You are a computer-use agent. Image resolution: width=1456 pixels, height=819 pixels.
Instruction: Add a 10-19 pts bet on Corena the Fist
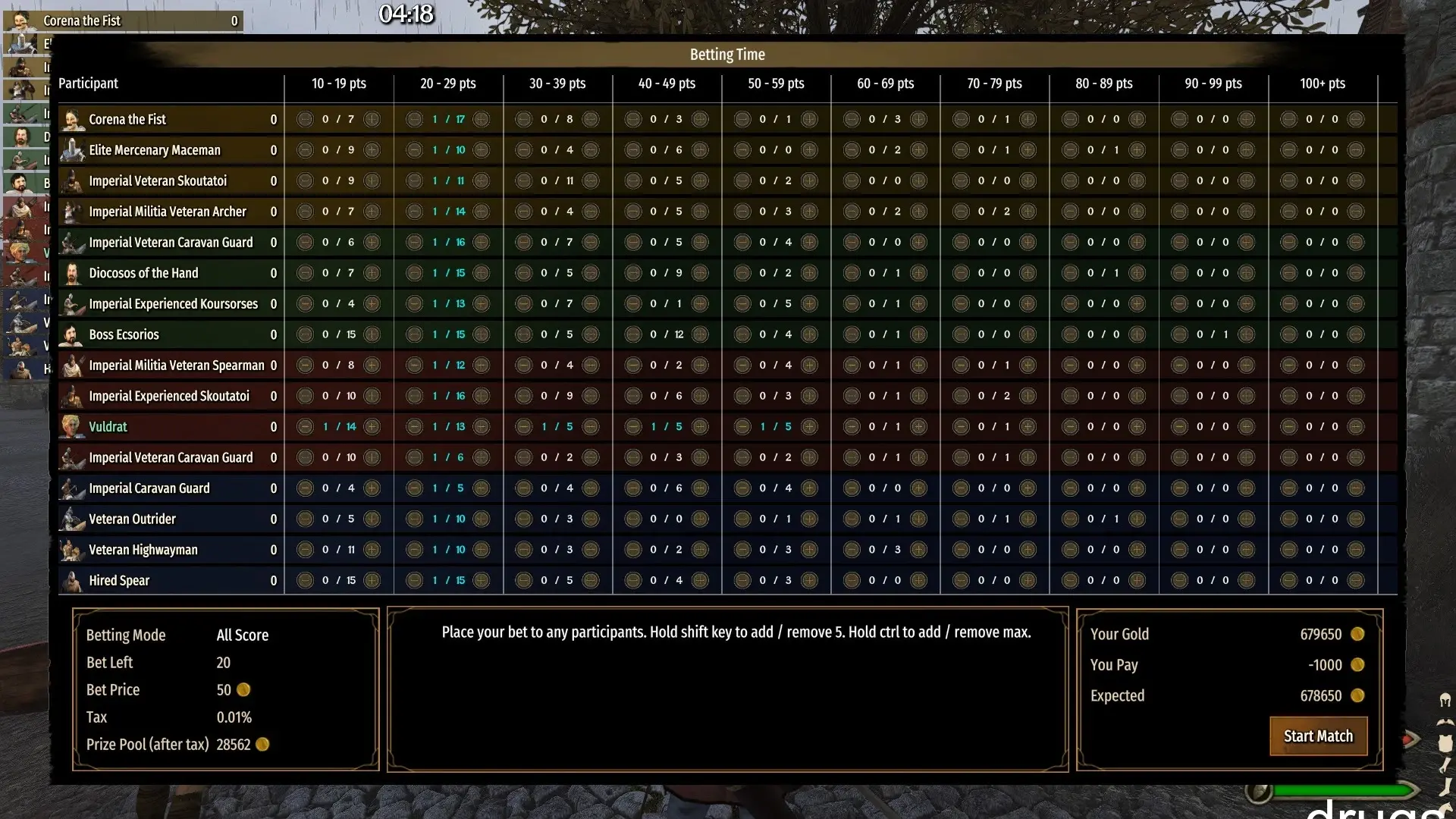click(x=372, y=119)
